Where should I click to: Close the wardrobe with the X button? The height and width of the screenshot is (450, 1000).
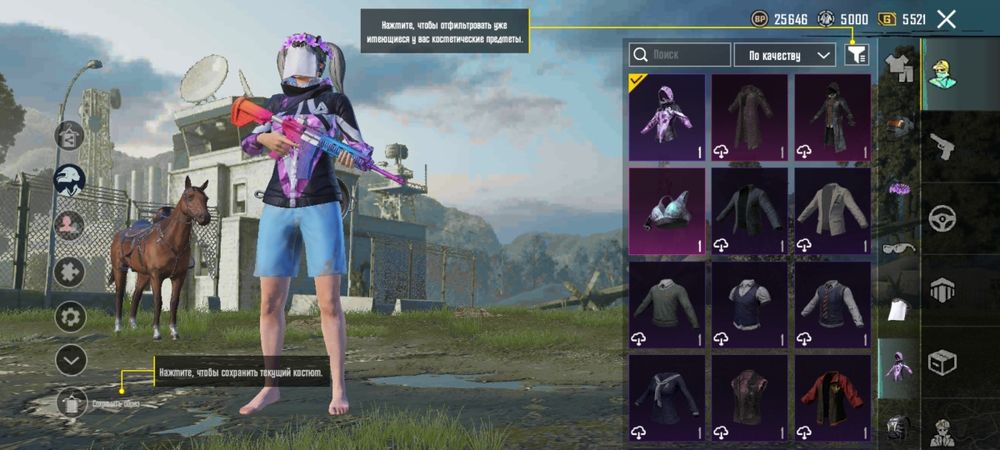946,18
